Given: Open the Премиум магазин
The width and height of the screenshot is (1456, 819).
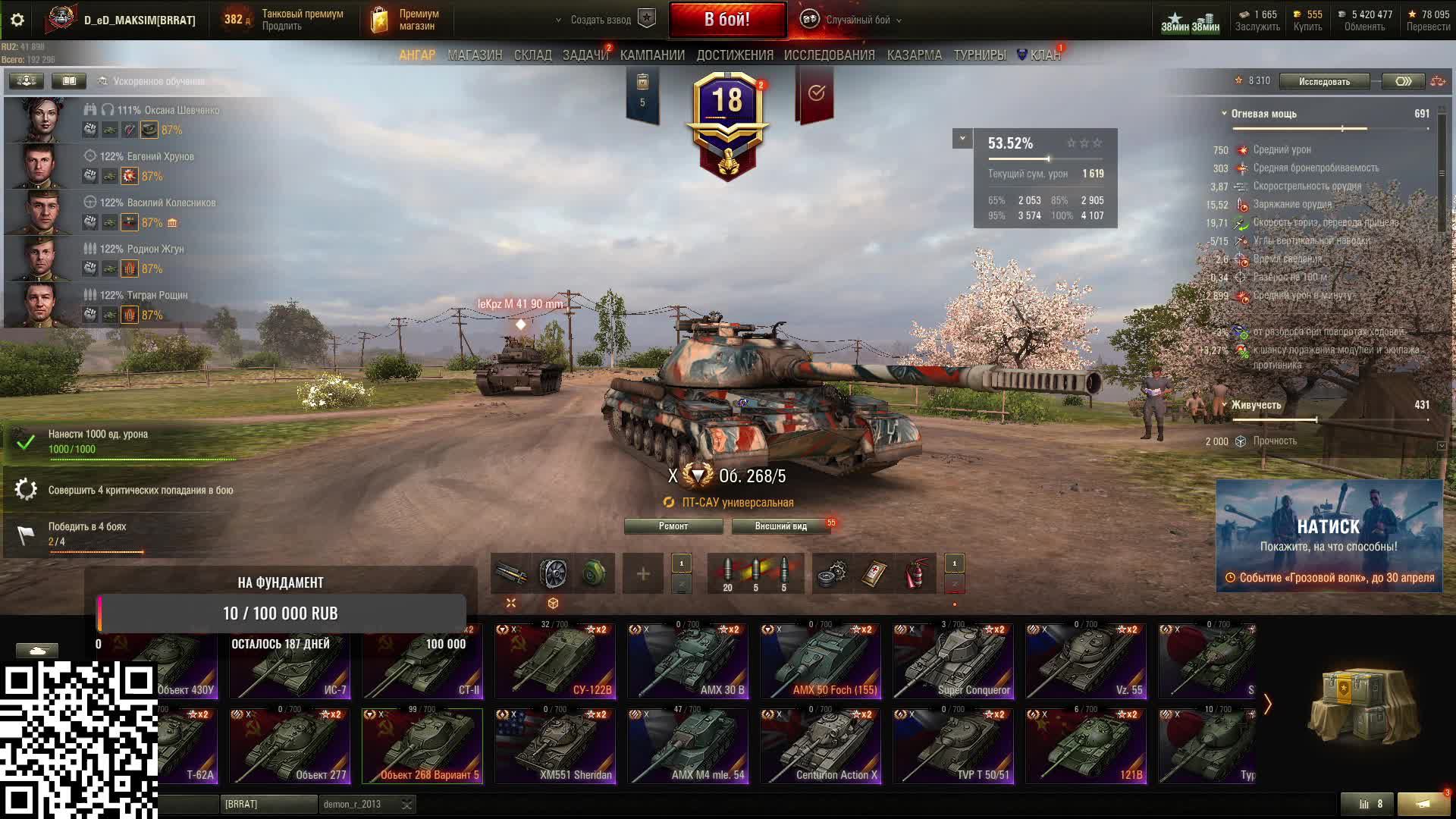Looking at the screenshot, I should 406,20.
